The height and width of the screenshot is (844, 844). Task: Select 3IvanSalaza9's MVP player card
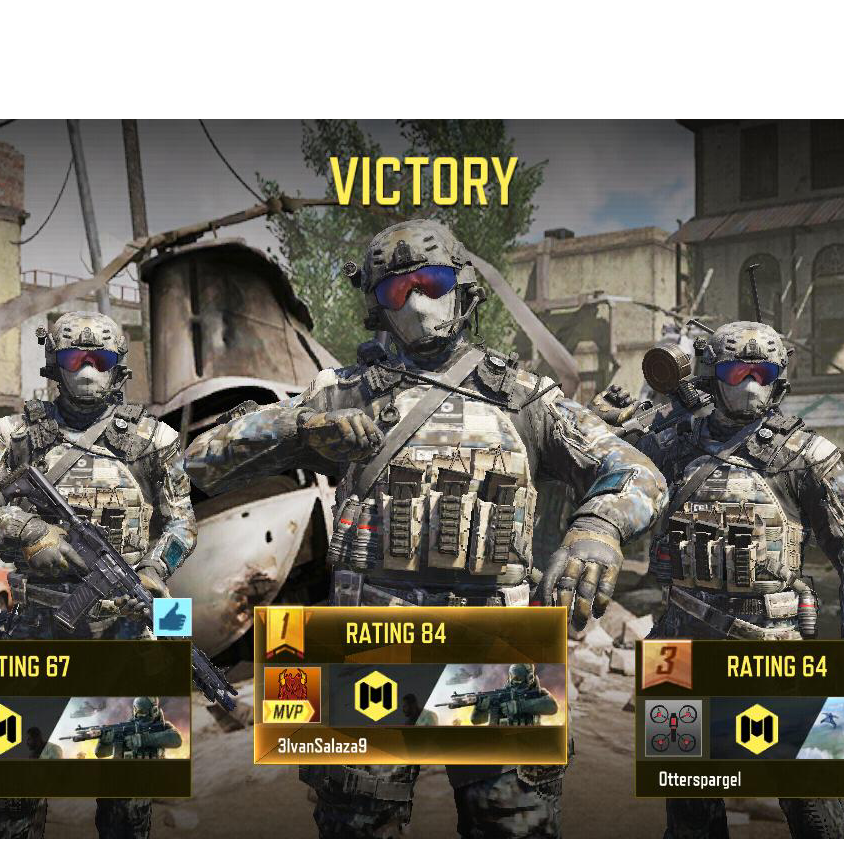click(410, 686)
